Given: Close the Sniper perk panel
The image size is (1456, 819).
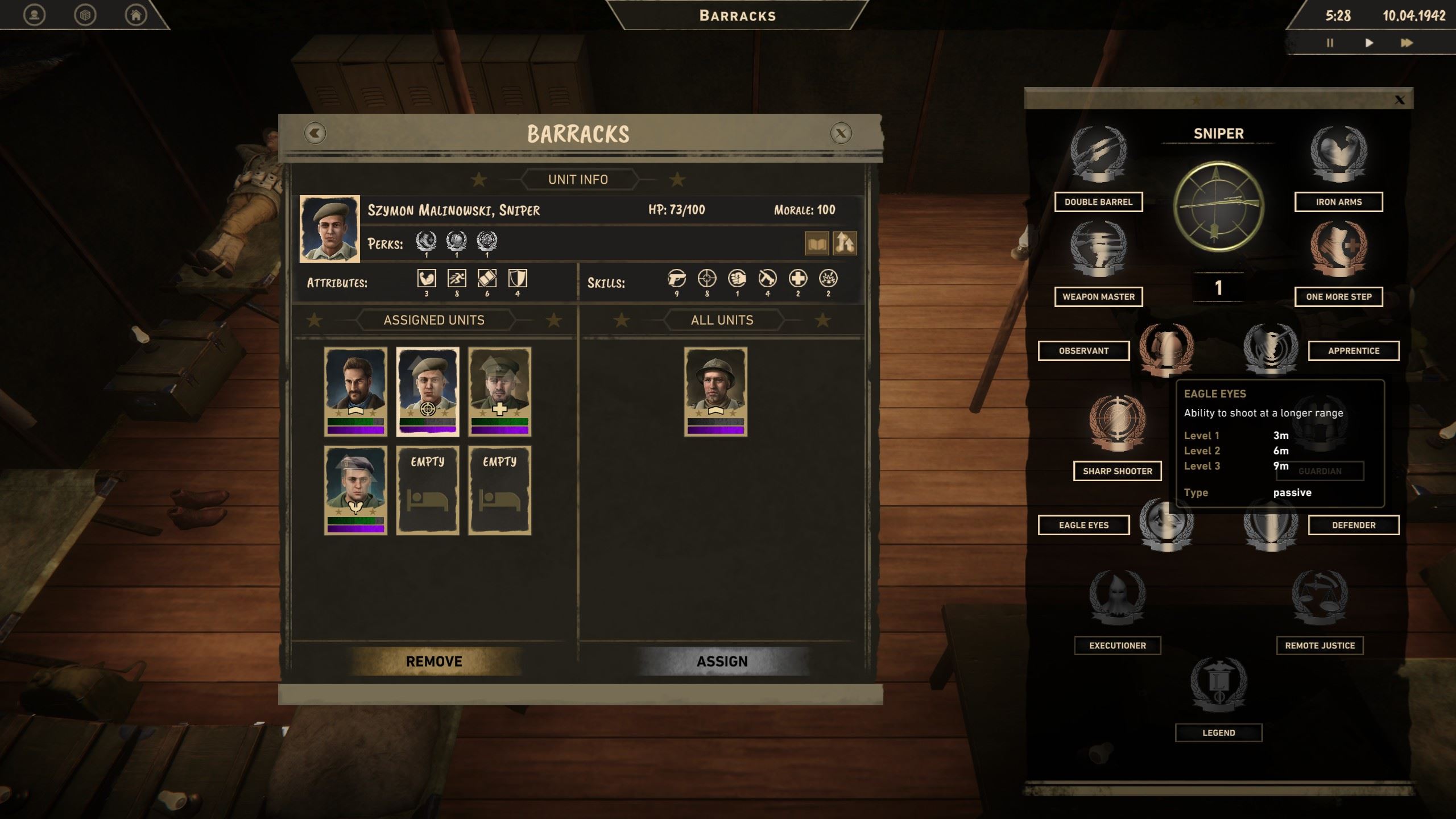Looking at the screenshot, I should (x=1400, y=101).
